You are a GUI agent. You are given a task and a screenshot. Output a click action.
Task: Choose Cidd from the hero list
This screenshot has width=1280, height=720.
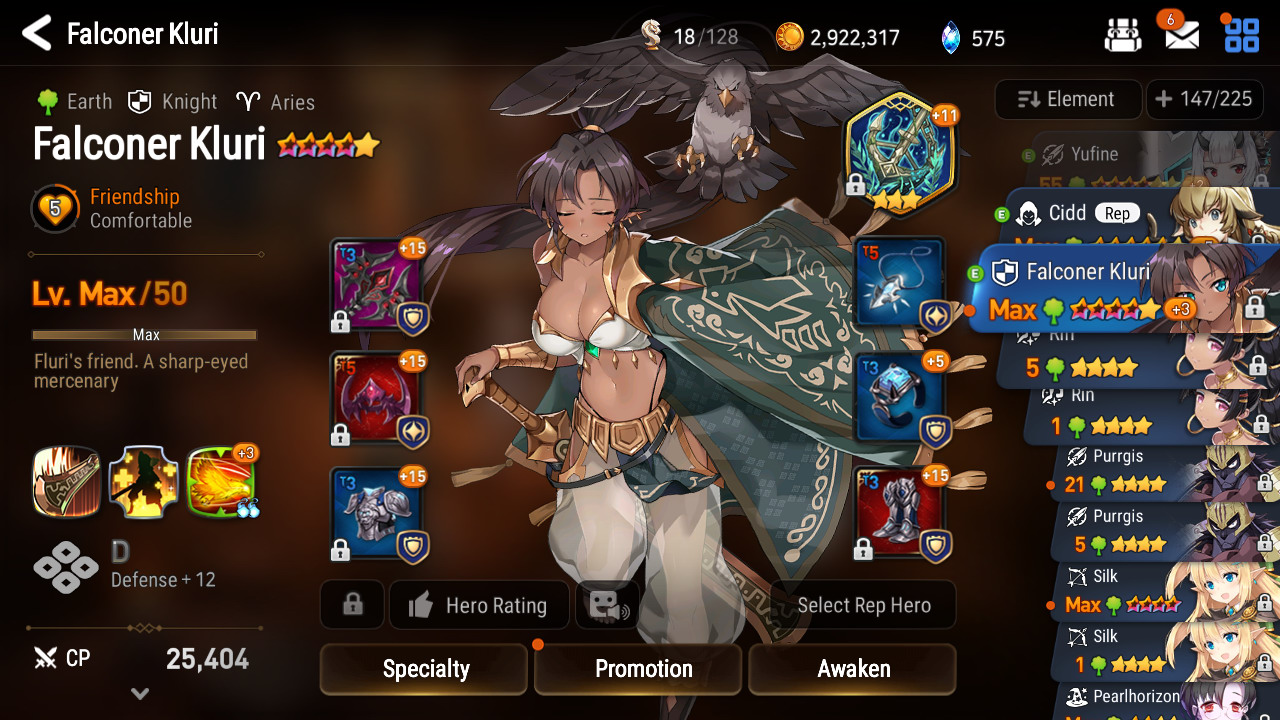click(1100, 214)
